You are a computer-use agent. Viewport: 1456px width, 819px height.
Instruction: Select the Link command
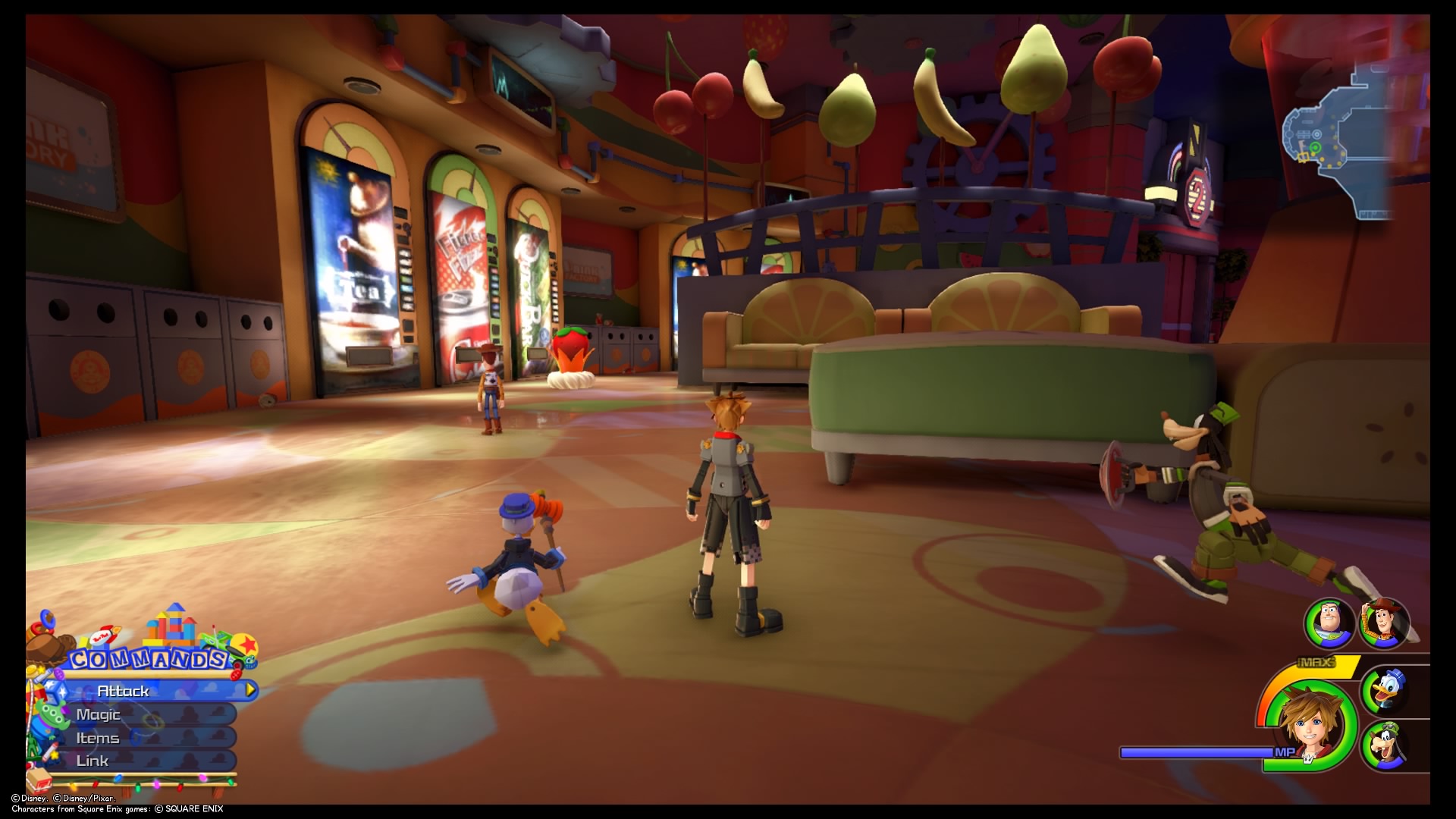[x=93, y=761]
